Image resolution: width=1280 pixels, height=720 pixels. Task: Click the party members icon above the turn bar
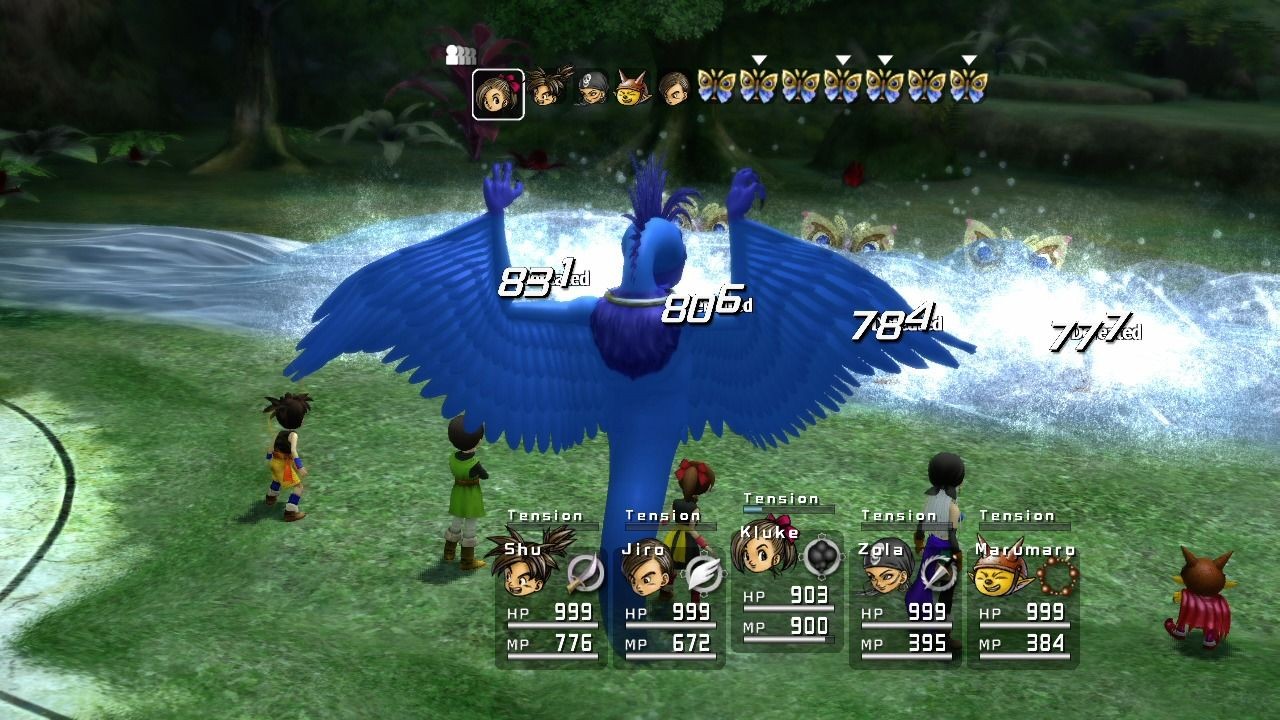pos(460,56)
